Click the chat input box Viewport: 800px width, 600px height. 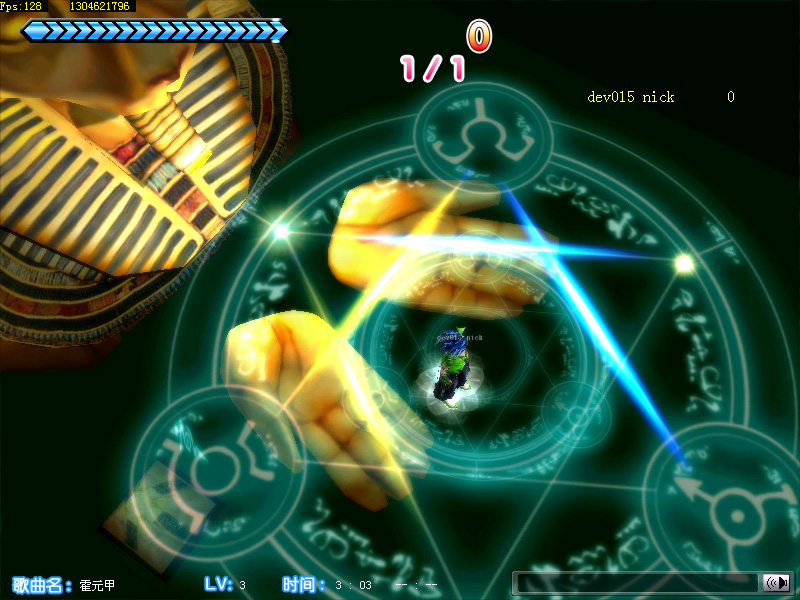pos(637,583)
